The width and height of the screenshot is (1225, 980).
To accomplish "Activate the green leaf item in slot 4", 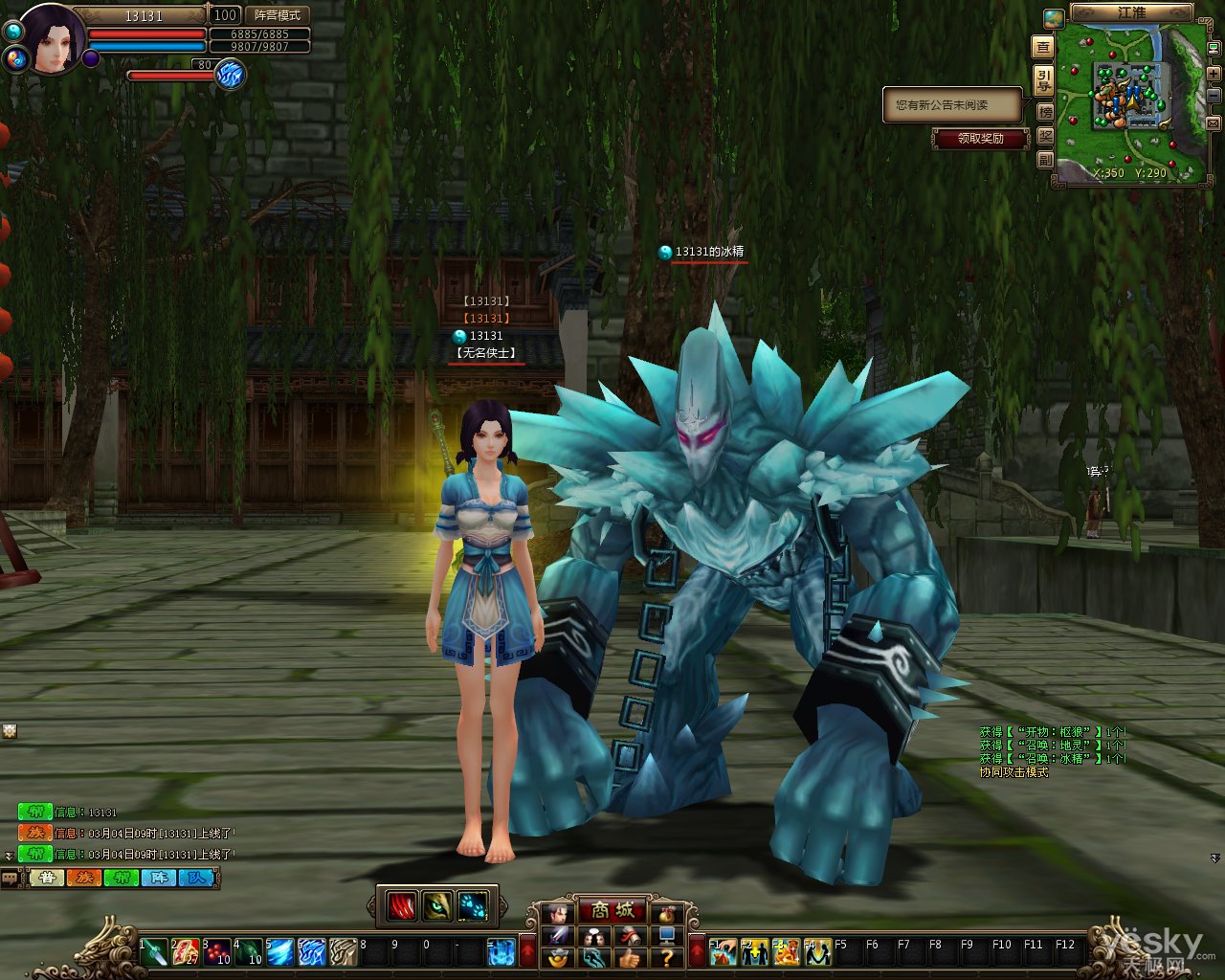I will pos(249,951).
